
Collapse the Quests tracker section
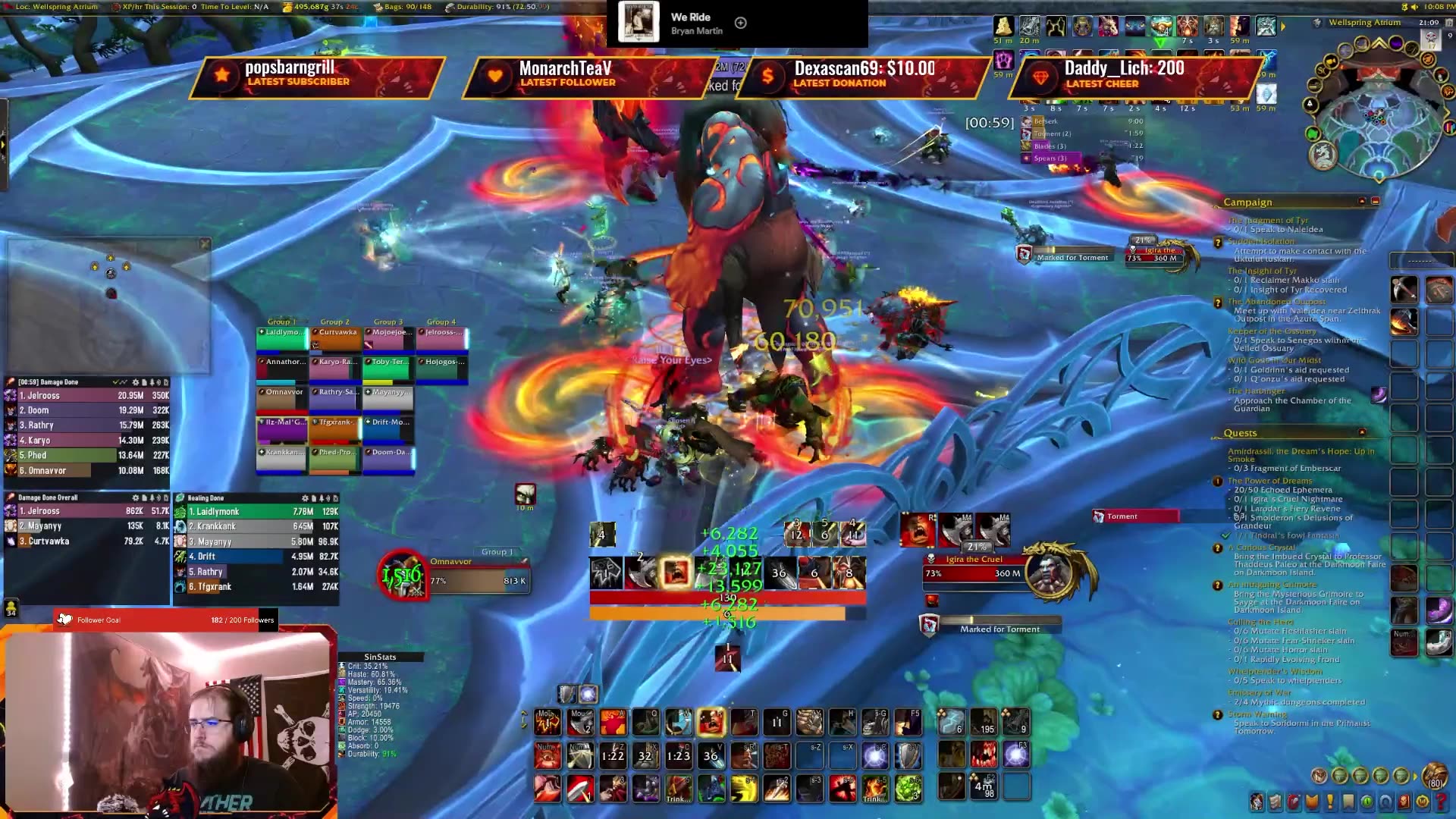(1362, 433)
